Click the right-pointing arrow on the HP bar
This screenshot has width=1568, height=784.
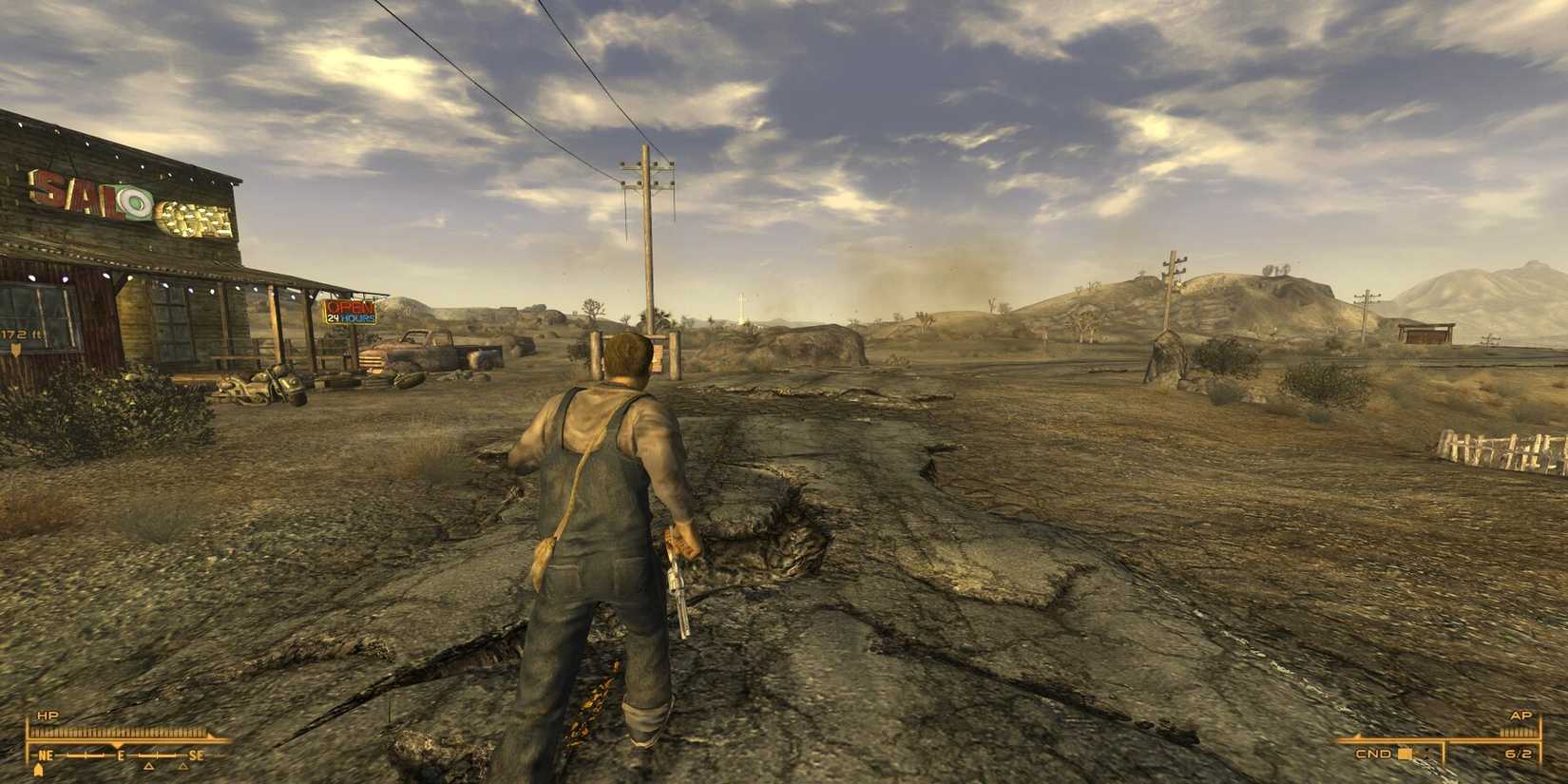pyautogui.click(x=211, y=737)
